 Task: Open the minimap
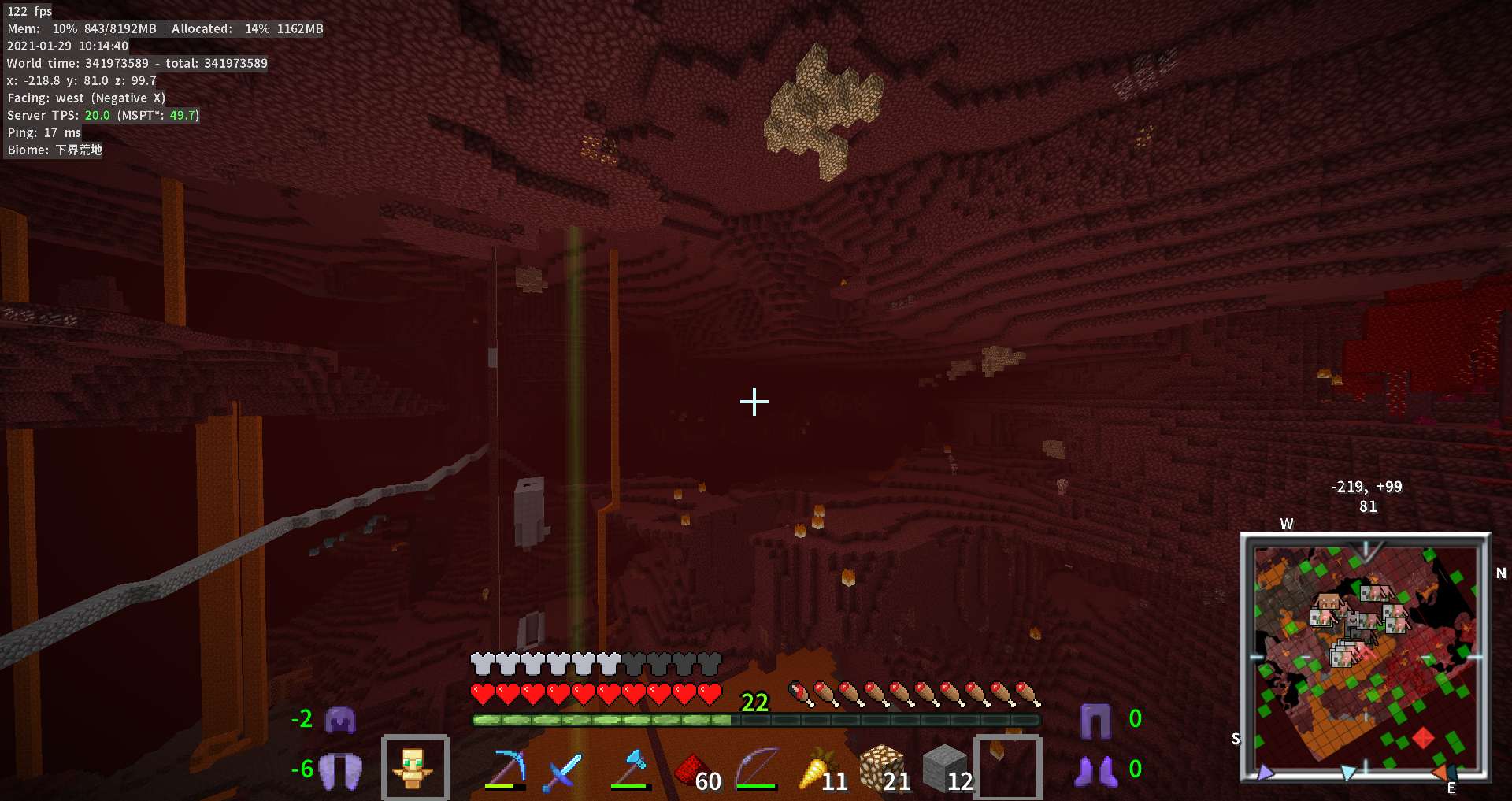(x=1366, y=657)
